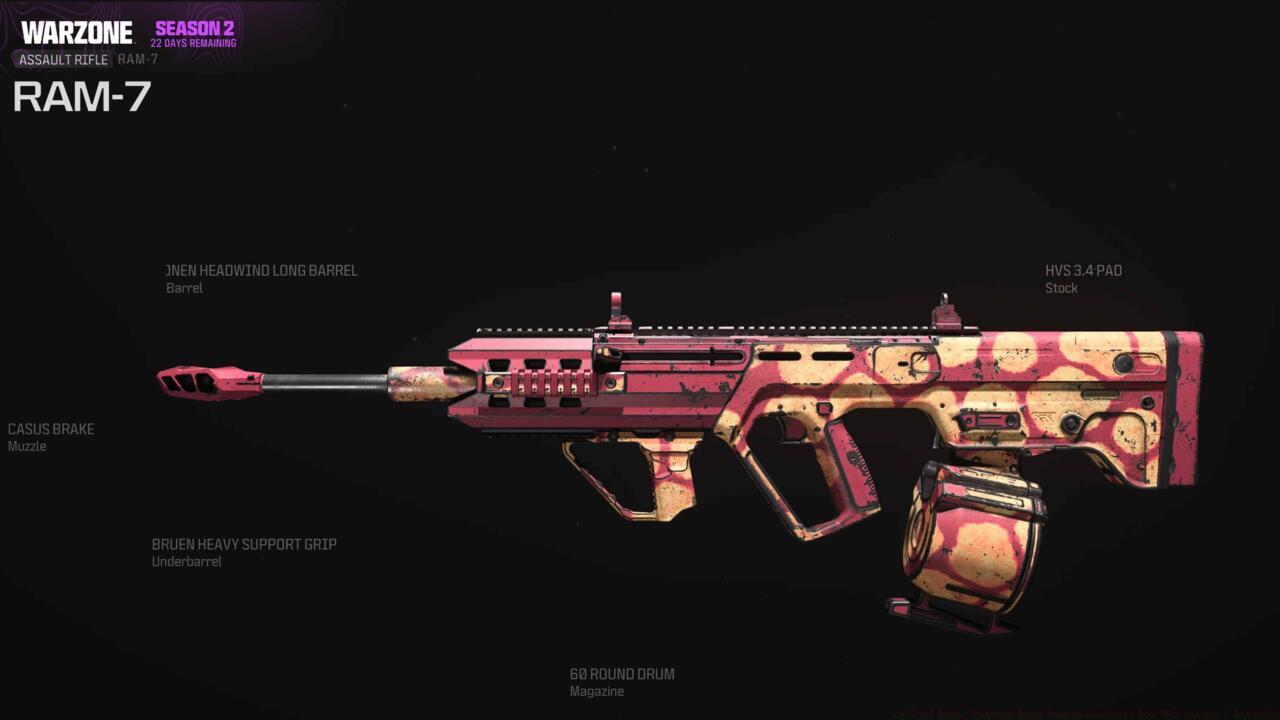This screenshot has width=1280, height=720.
Task: Select the Assault Rifle category label
Action: click(62, 60)
